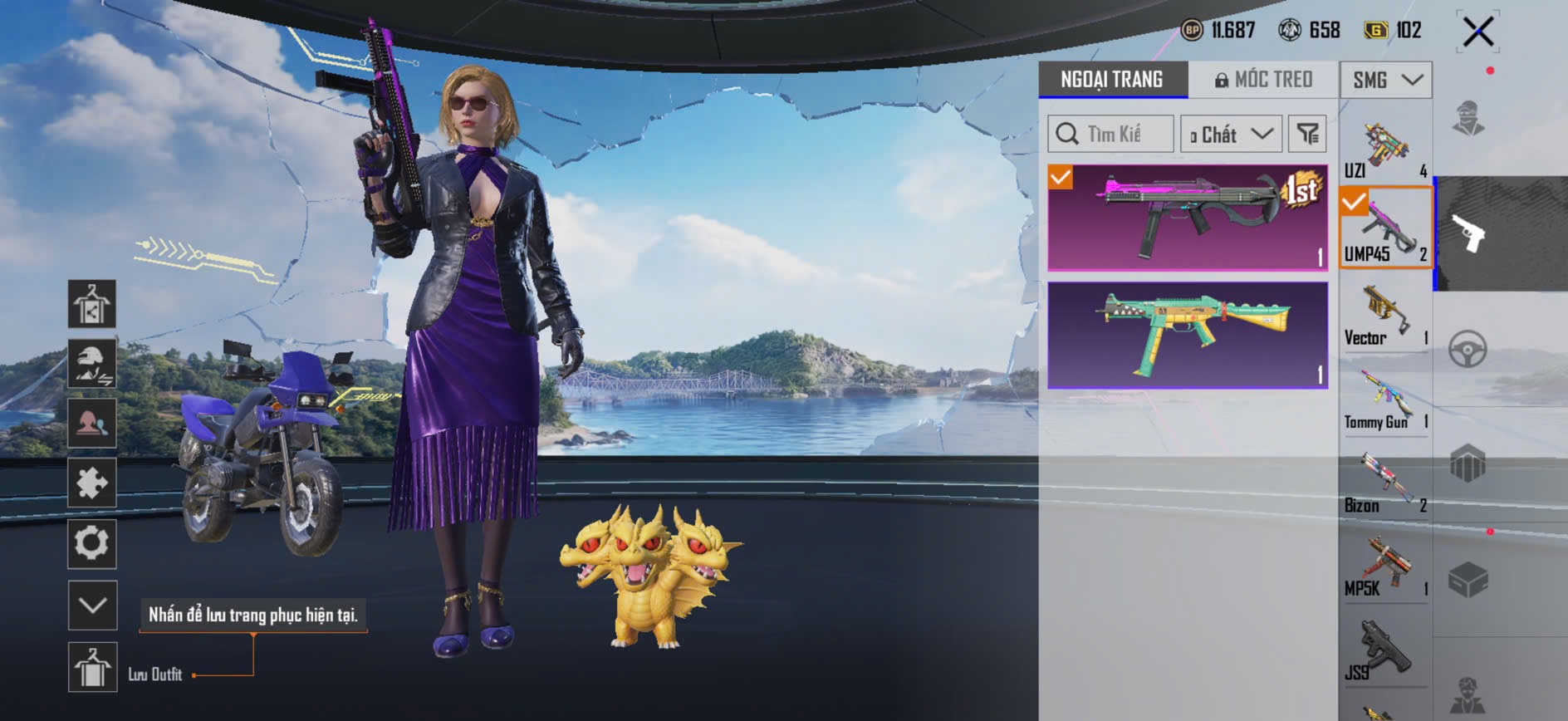This screenshot has width=1568, height=721.
Task: Click the Tìm Kiếm search field
Action: tap(1111, 134)
